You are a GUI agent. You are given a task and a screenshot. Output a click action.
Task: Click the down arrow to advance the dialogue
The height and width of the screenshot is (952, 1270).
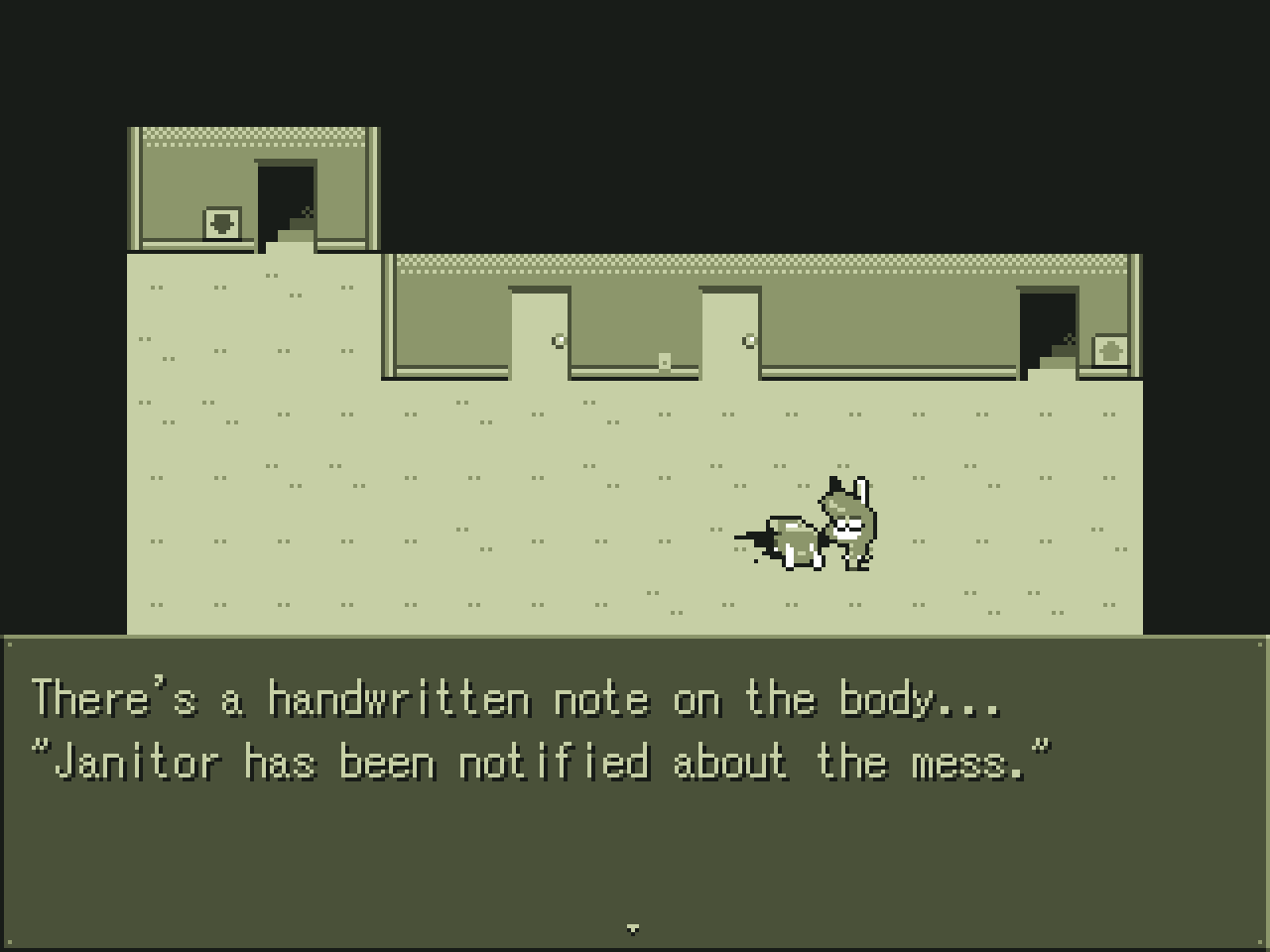point(634,928)
